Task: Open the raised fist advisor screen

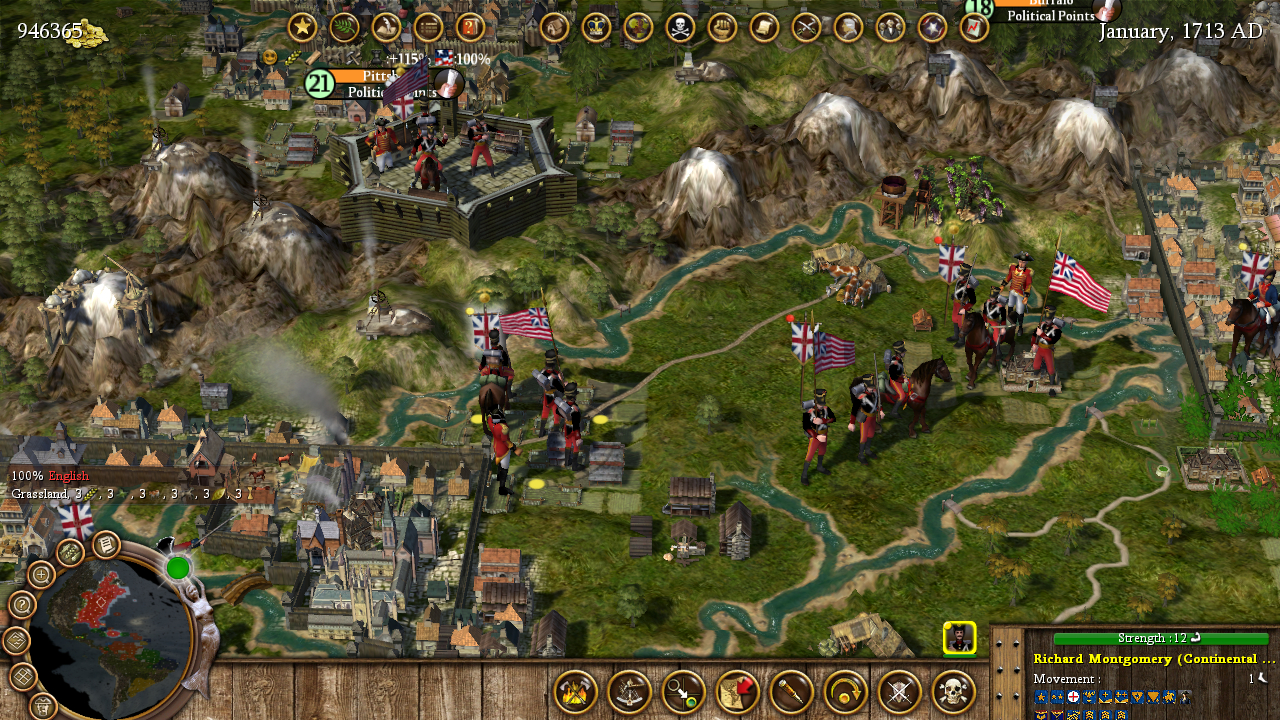Action: click(x=722, y=27)
